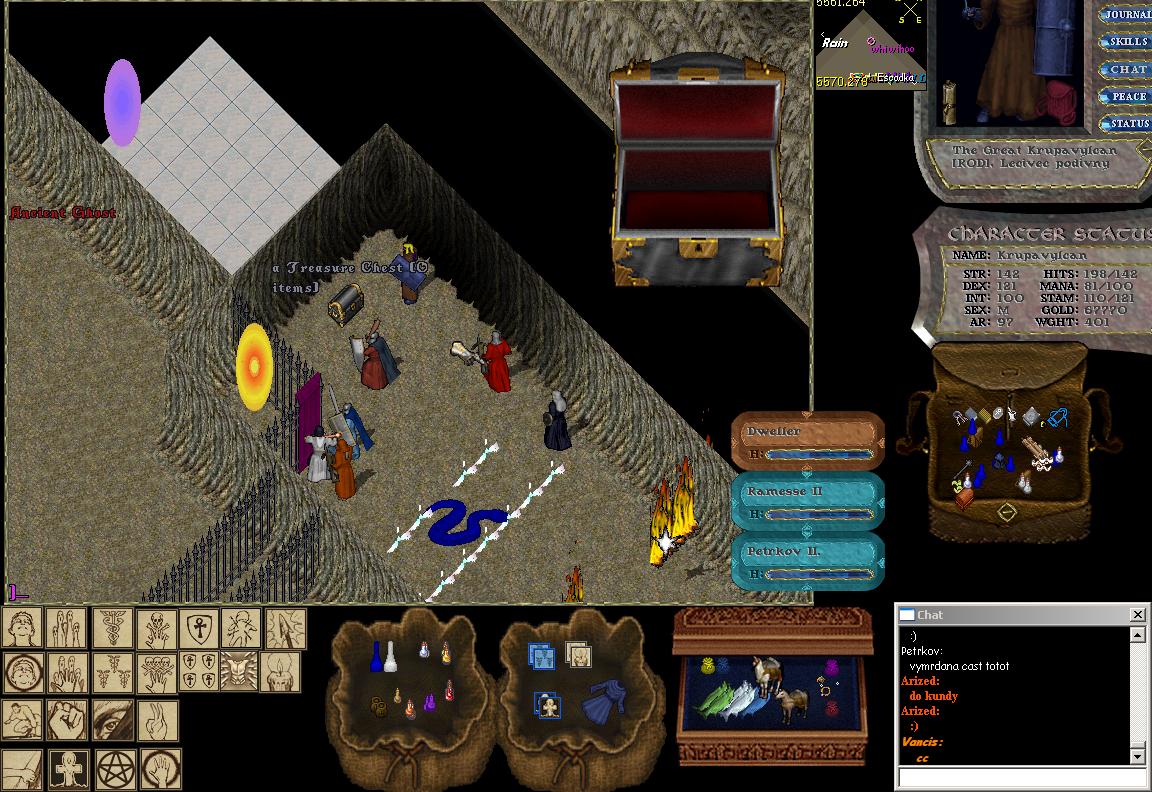Image resolution: width=1152 pixels, height=792 pixels.
Task: Cast the skull-and-hand poison spell
Action: (155, 629)
